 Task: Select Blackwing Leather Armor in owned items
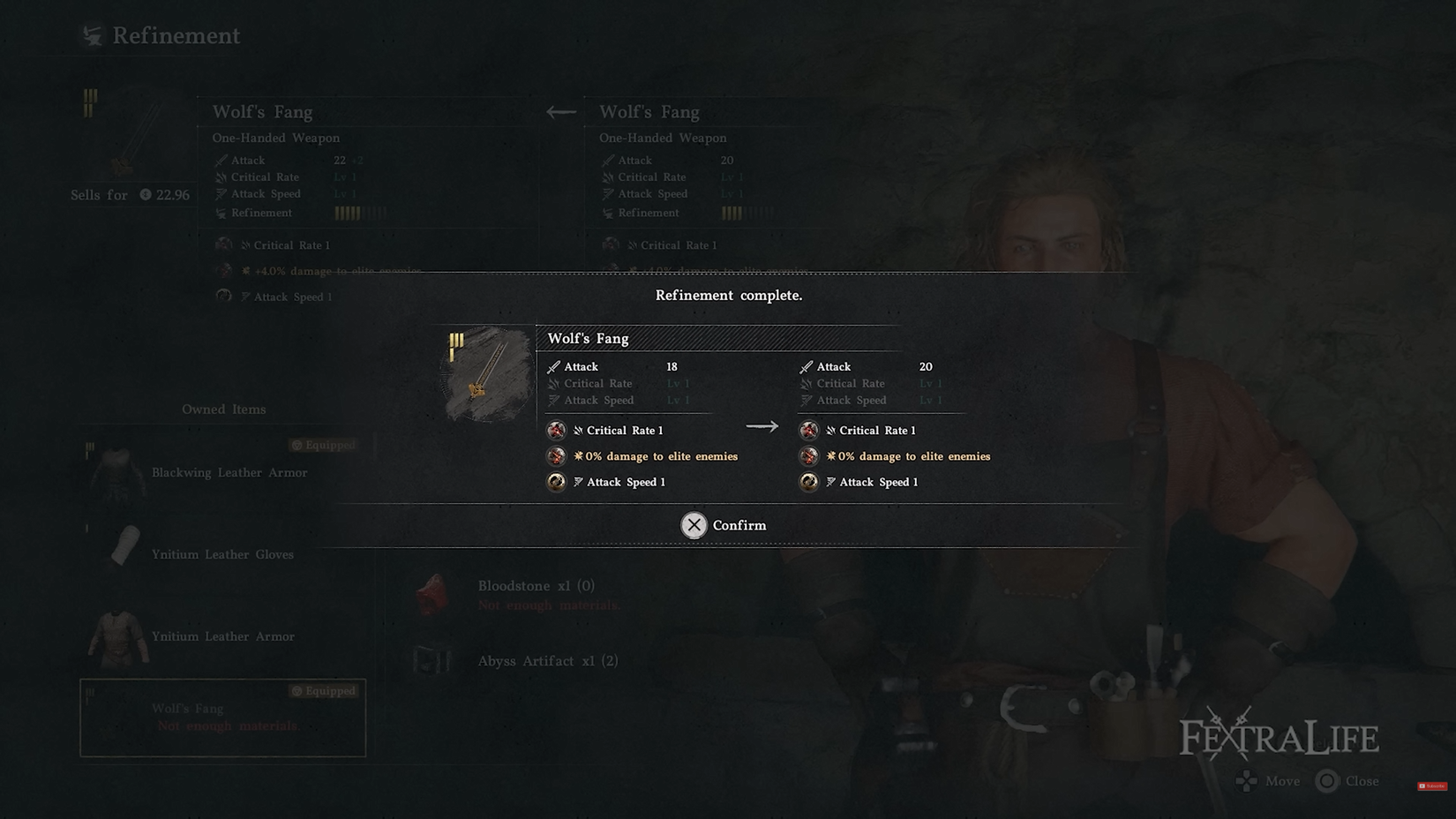[x=229, y=472]
